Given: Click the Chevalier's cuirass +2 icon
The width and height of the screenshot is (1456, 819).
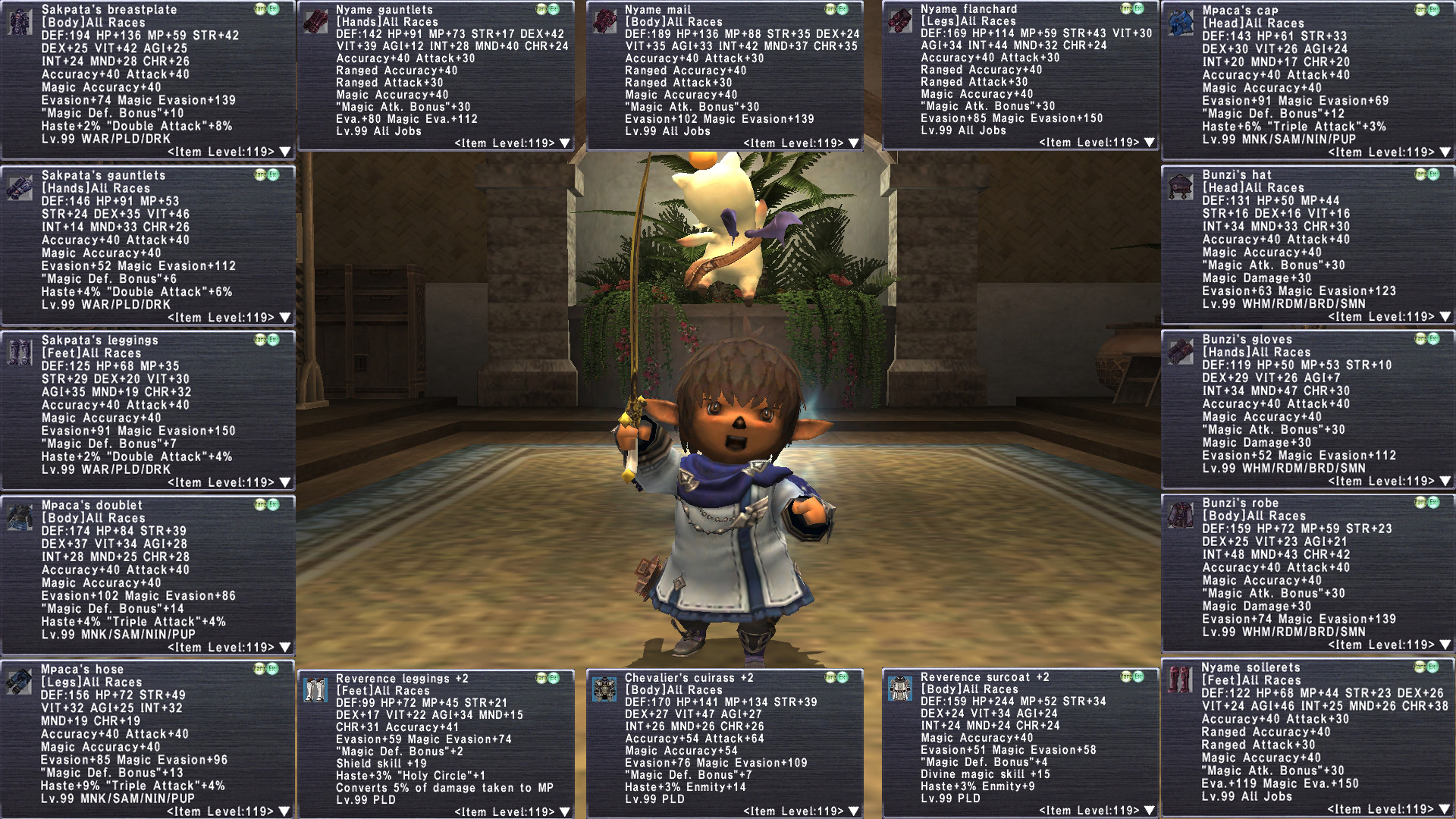Looking at the screenshot, I should [x=604, y=689].
